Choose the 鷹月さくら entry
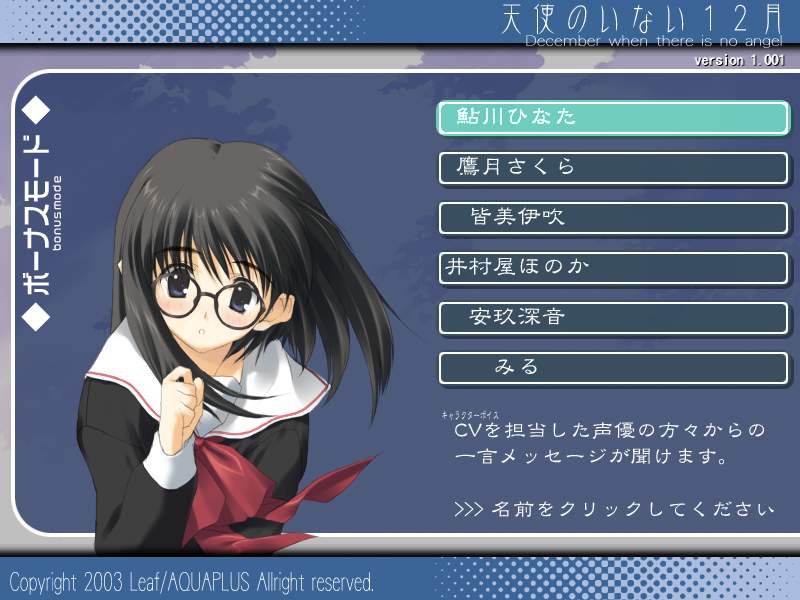This screenshot has width=800, height=600. point(613,167)
